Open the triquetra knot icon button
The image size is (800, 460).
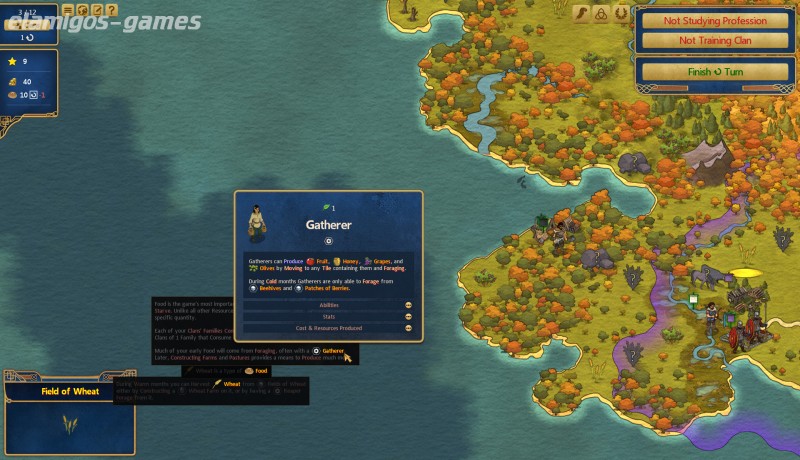[601, 14]
